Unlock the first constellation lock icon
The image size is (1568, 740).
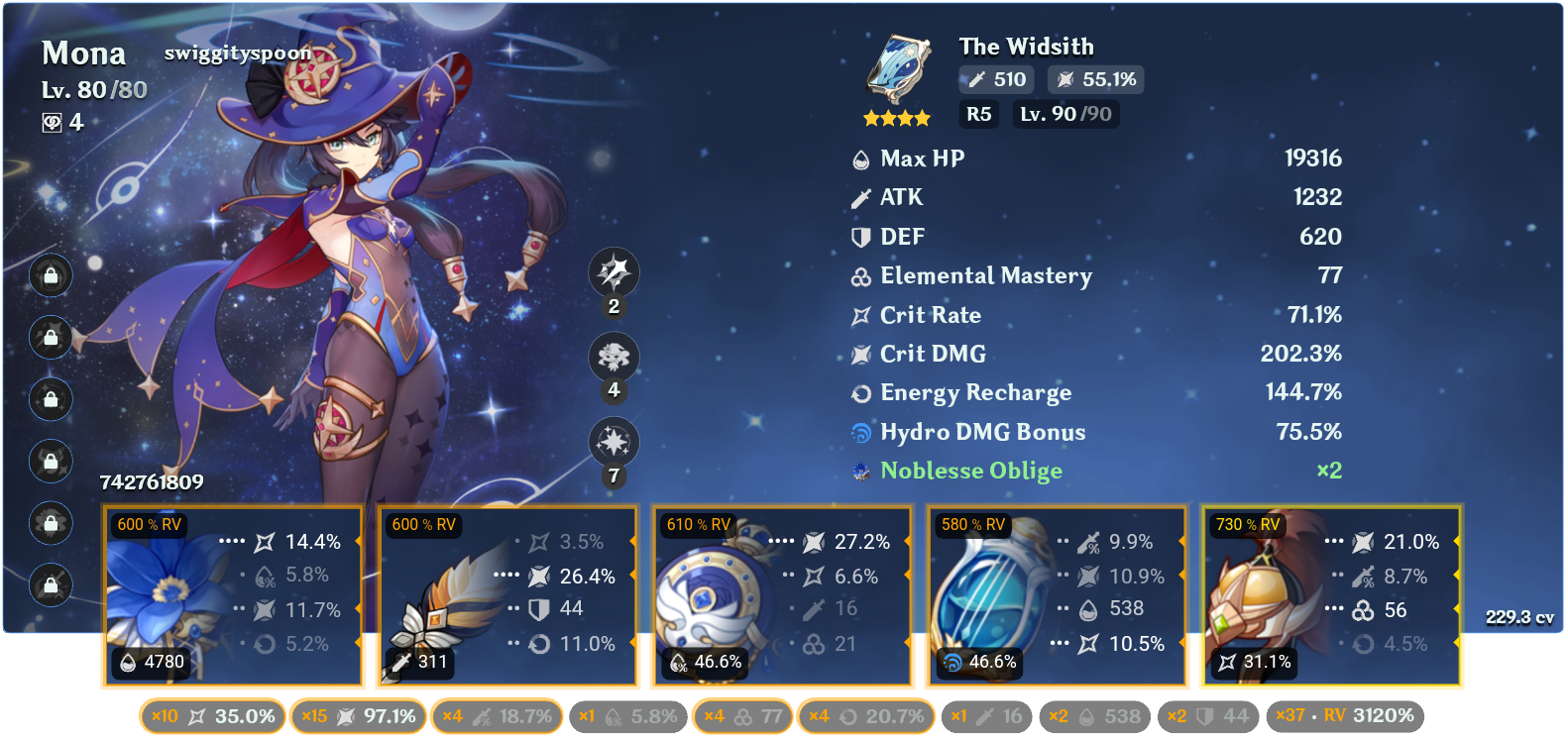coord(50,276)
